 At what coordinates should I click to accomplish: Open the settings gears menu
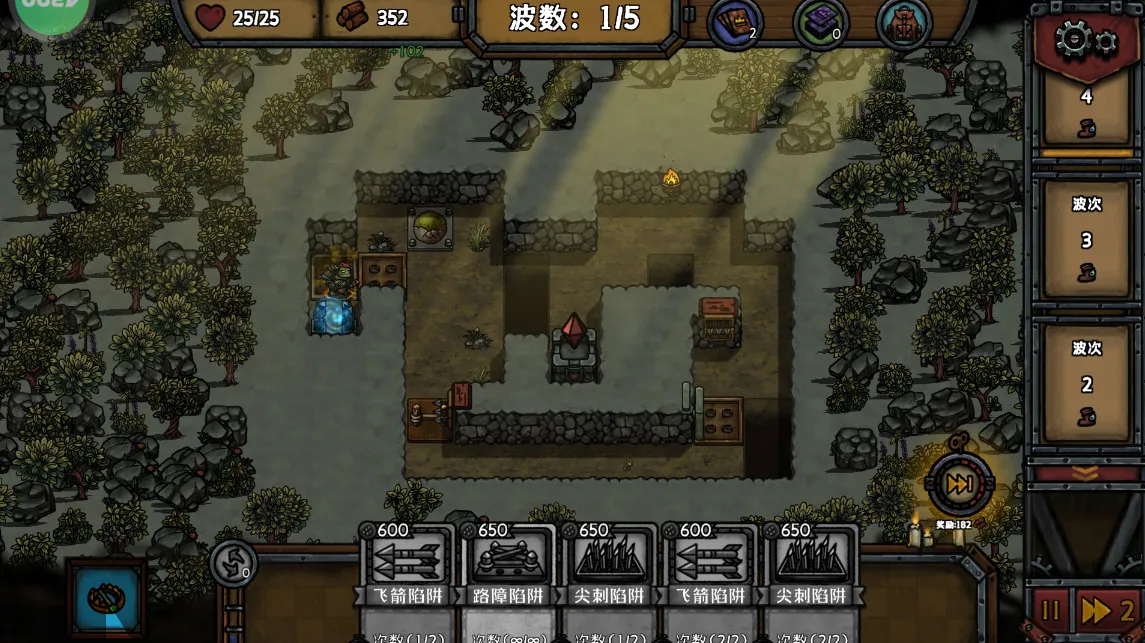(x=1085, y=41)
